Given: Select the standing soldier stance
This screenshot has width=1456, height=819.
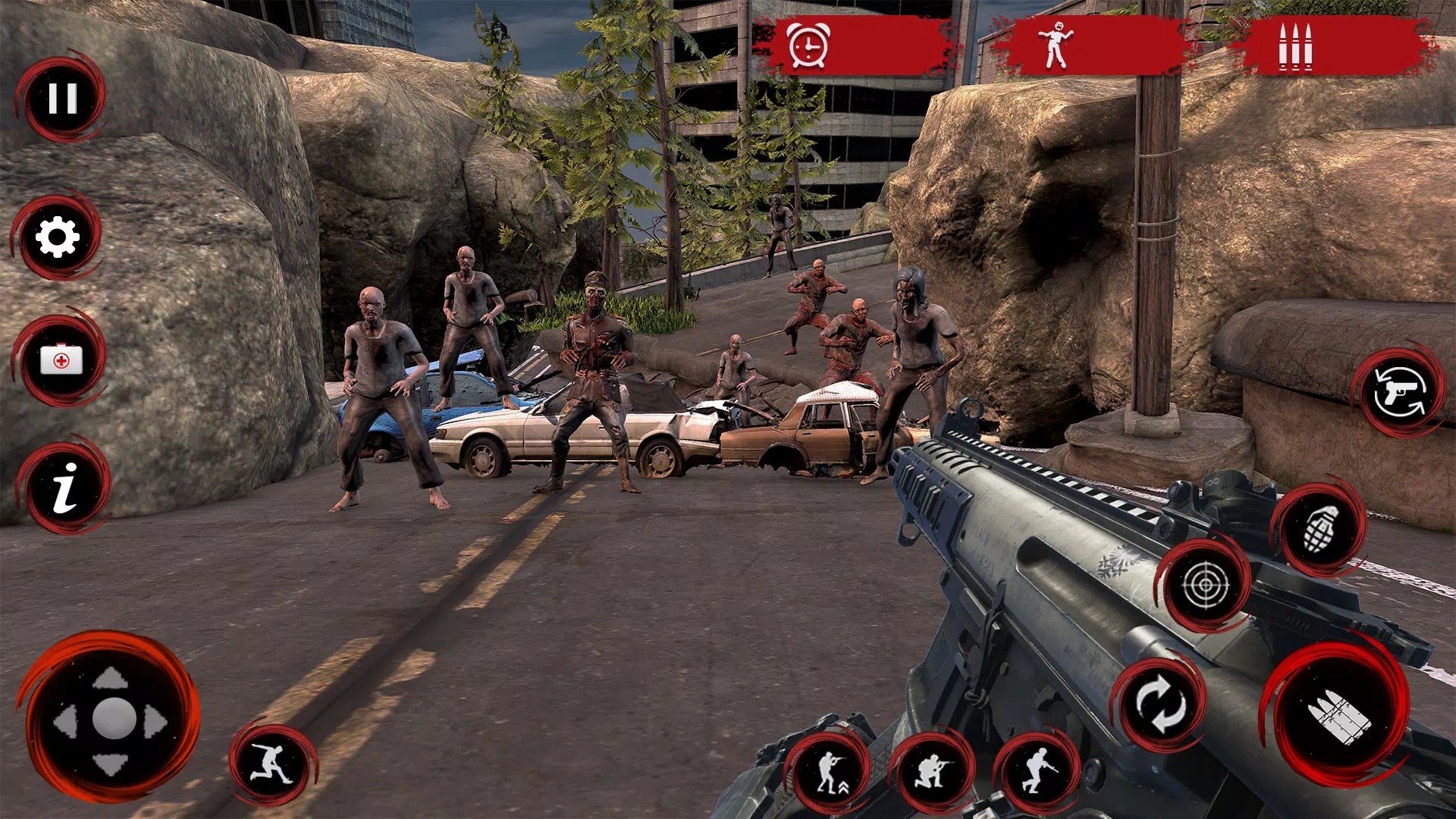Looking at the screenshot, I should tap(829, 773).
